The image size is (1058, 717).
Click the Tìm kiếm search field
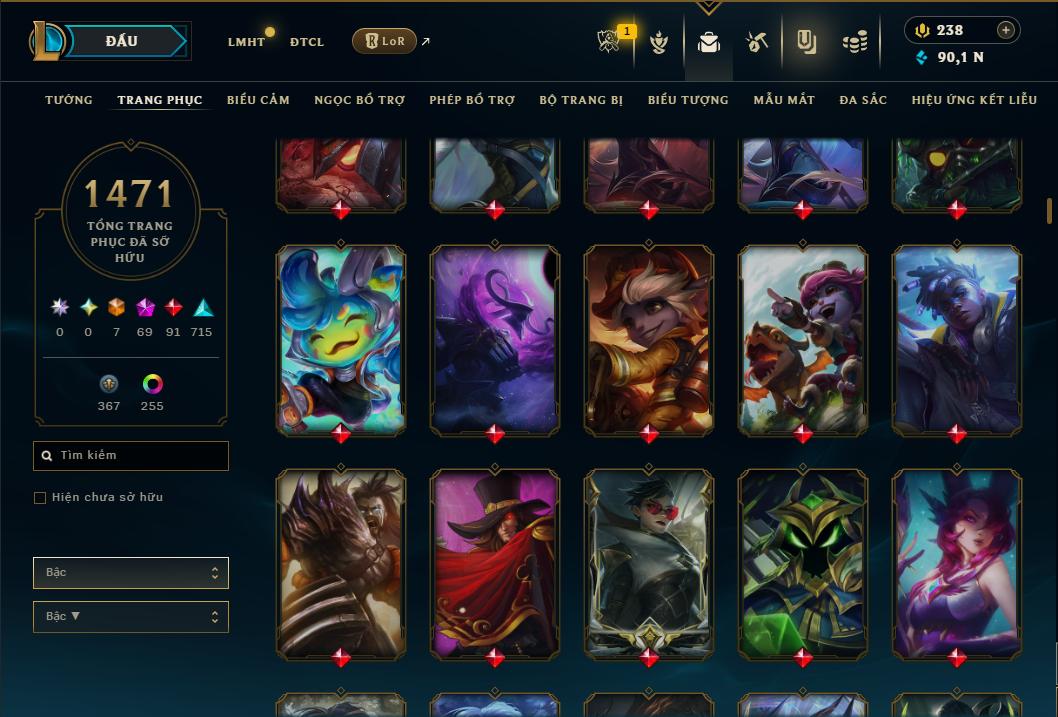[x=131, y=456]
